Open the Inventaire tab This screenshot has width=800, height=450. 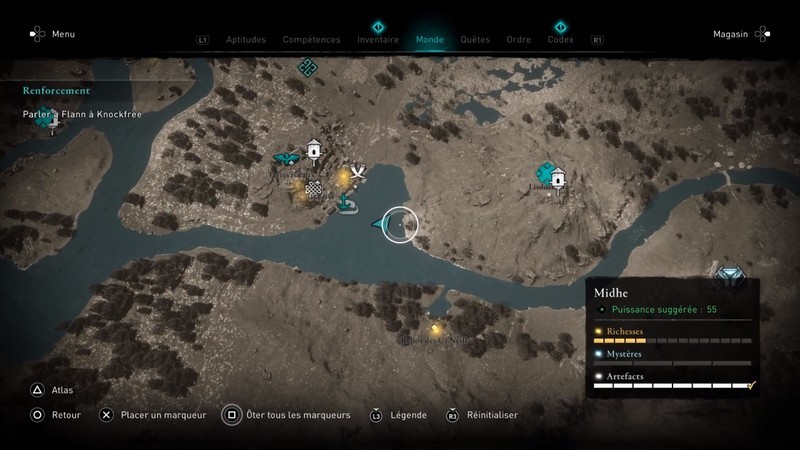pyautogui.click(x=378, y=40)
